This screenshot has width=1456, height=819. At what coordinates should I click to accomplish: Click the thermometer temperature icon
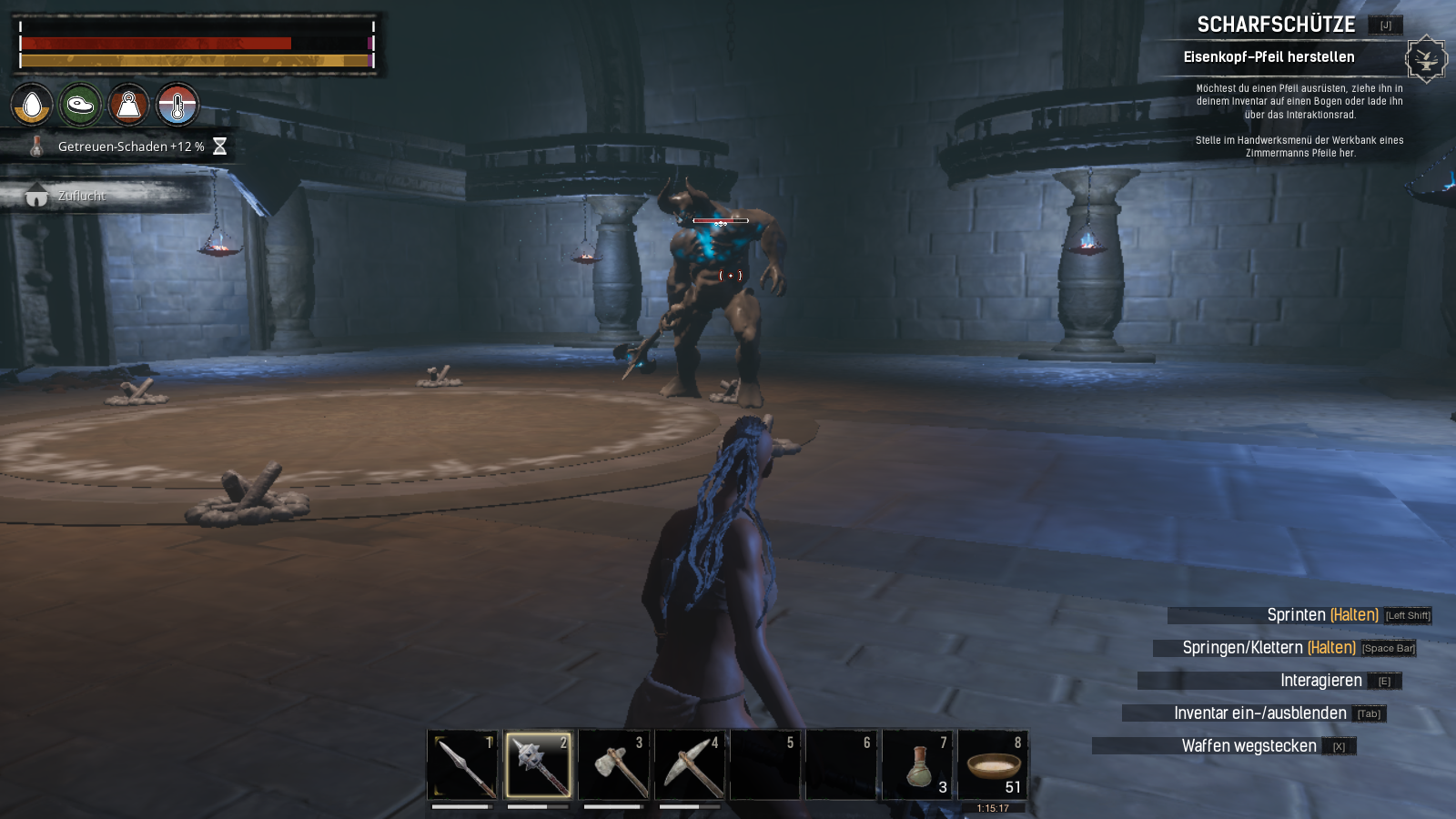(x=177, y=106)
